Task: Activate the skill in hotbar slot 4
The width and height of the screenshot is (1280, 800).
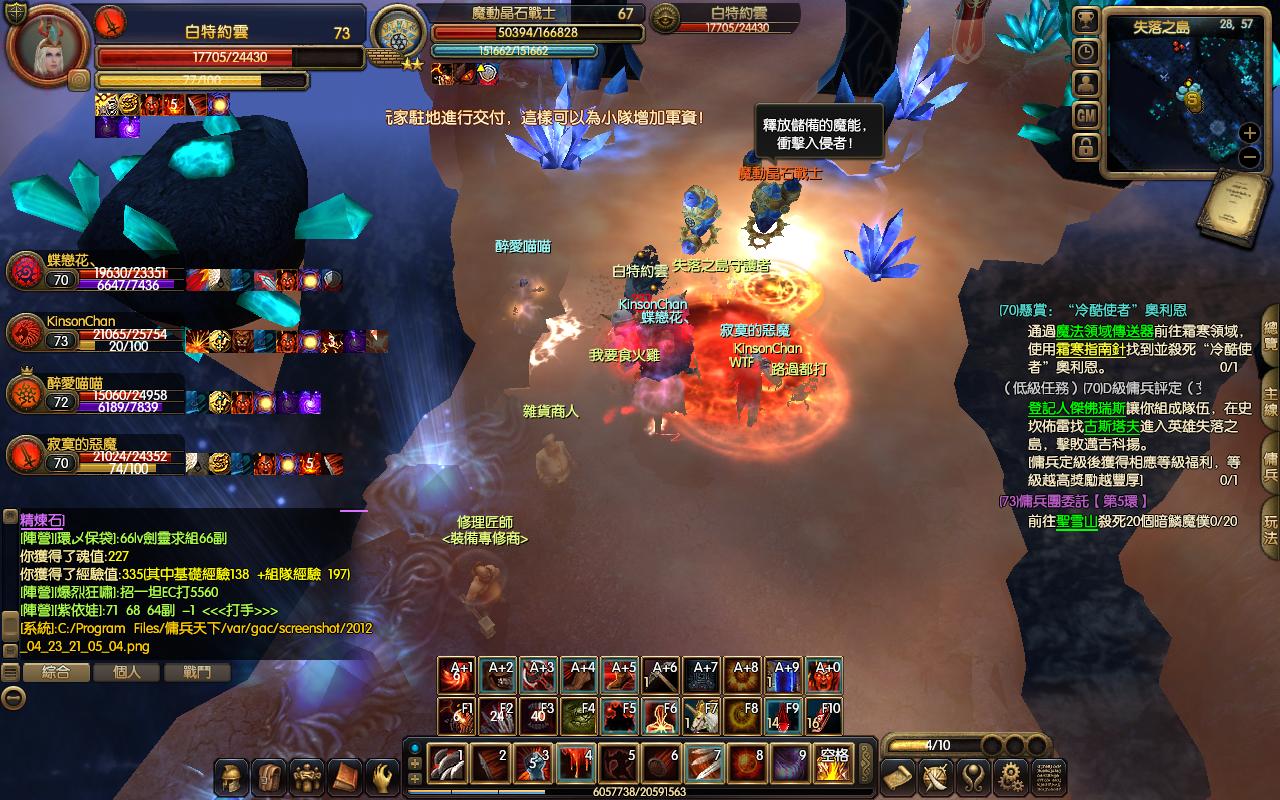Action: 576,763
